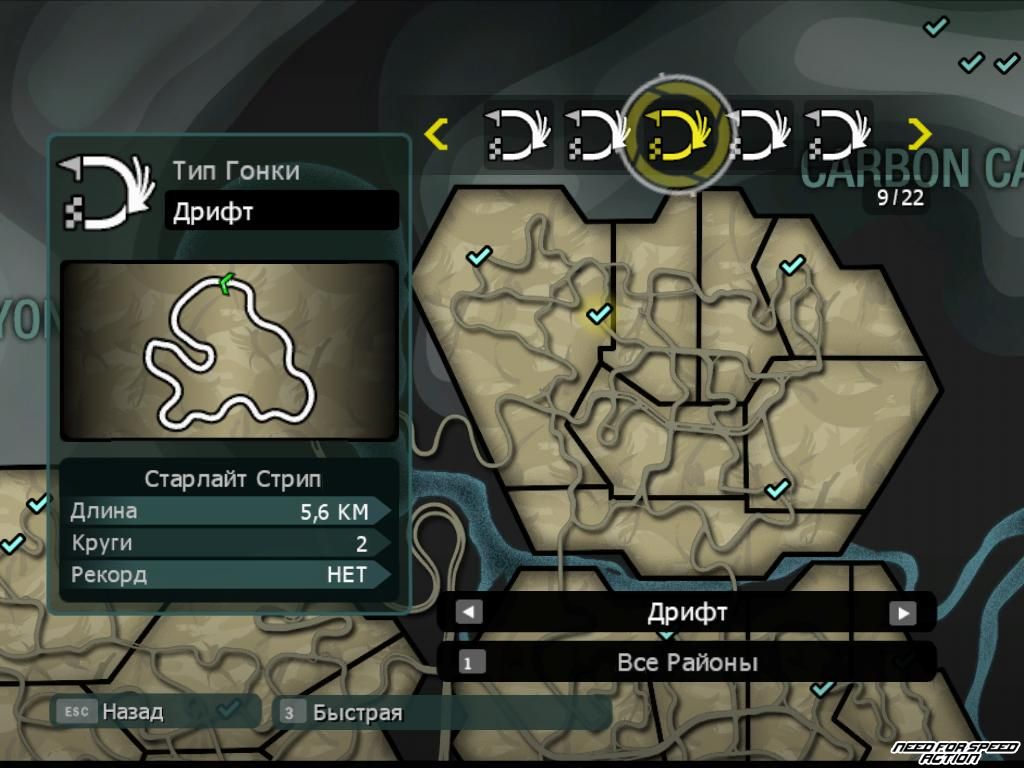This screenshot has width=1024, height=768.
Task: Switch race type with the right arrow beside Дрифт
Action: (903, 612)
